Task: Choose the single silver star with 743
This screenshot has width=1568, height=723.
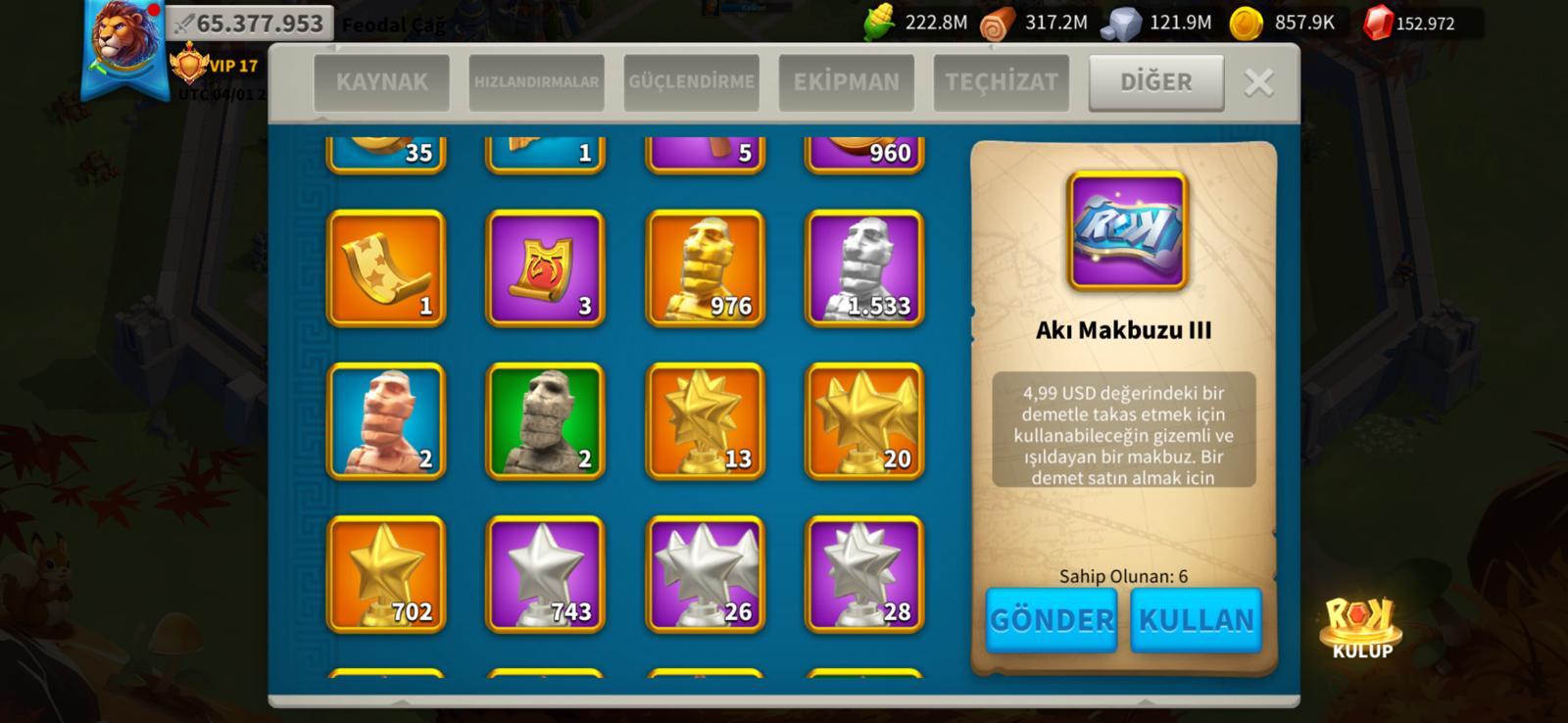Action: pyautogui.click(x=545, y=573)
